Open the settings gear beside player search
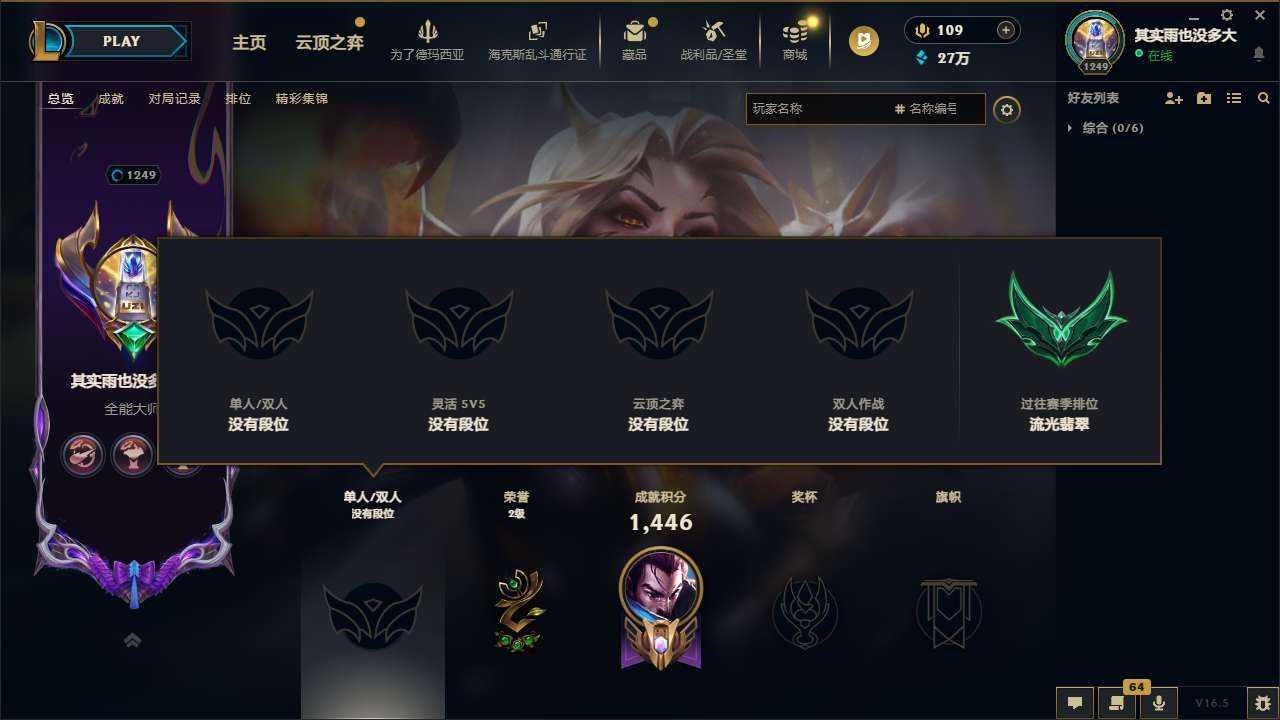1280x720 pixels. 1007,109
